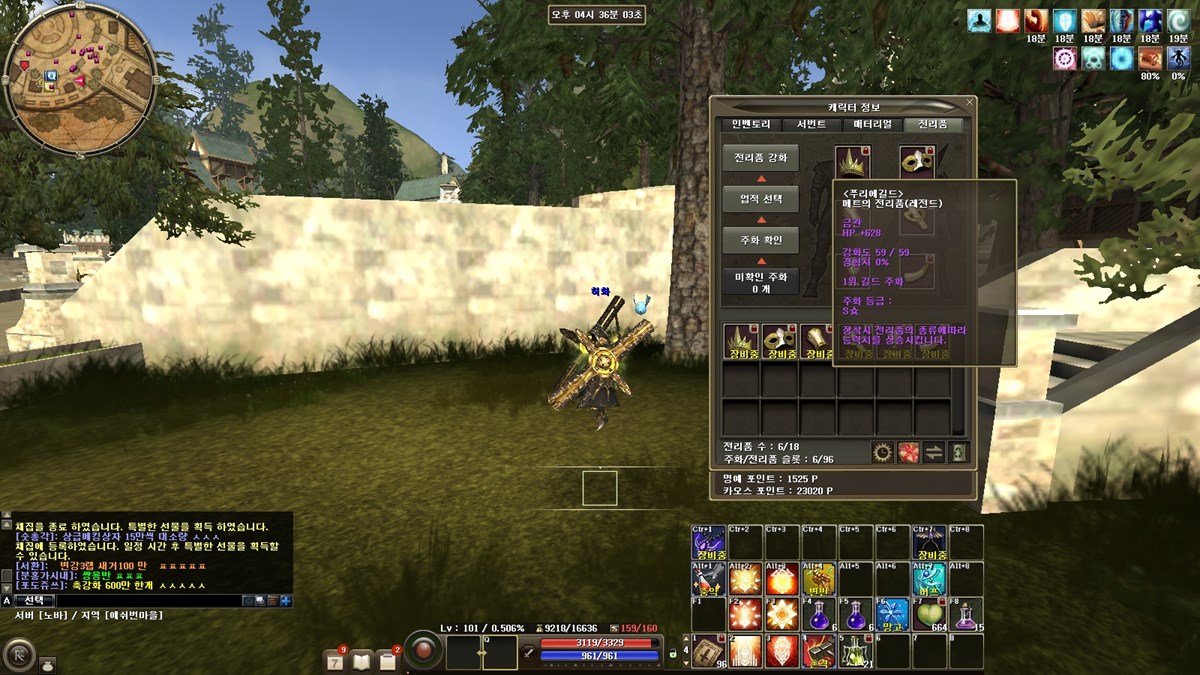Click the 전리품 강화 button

(x=760, y=158)
